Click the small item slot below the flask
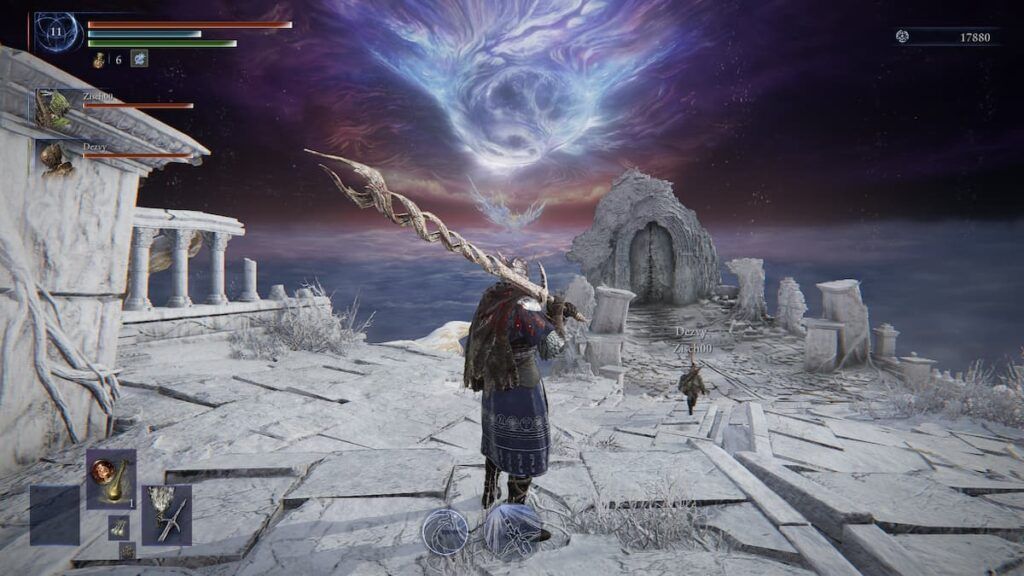The width and height of the screenshot is (1024, 576). tap(118, 527)
